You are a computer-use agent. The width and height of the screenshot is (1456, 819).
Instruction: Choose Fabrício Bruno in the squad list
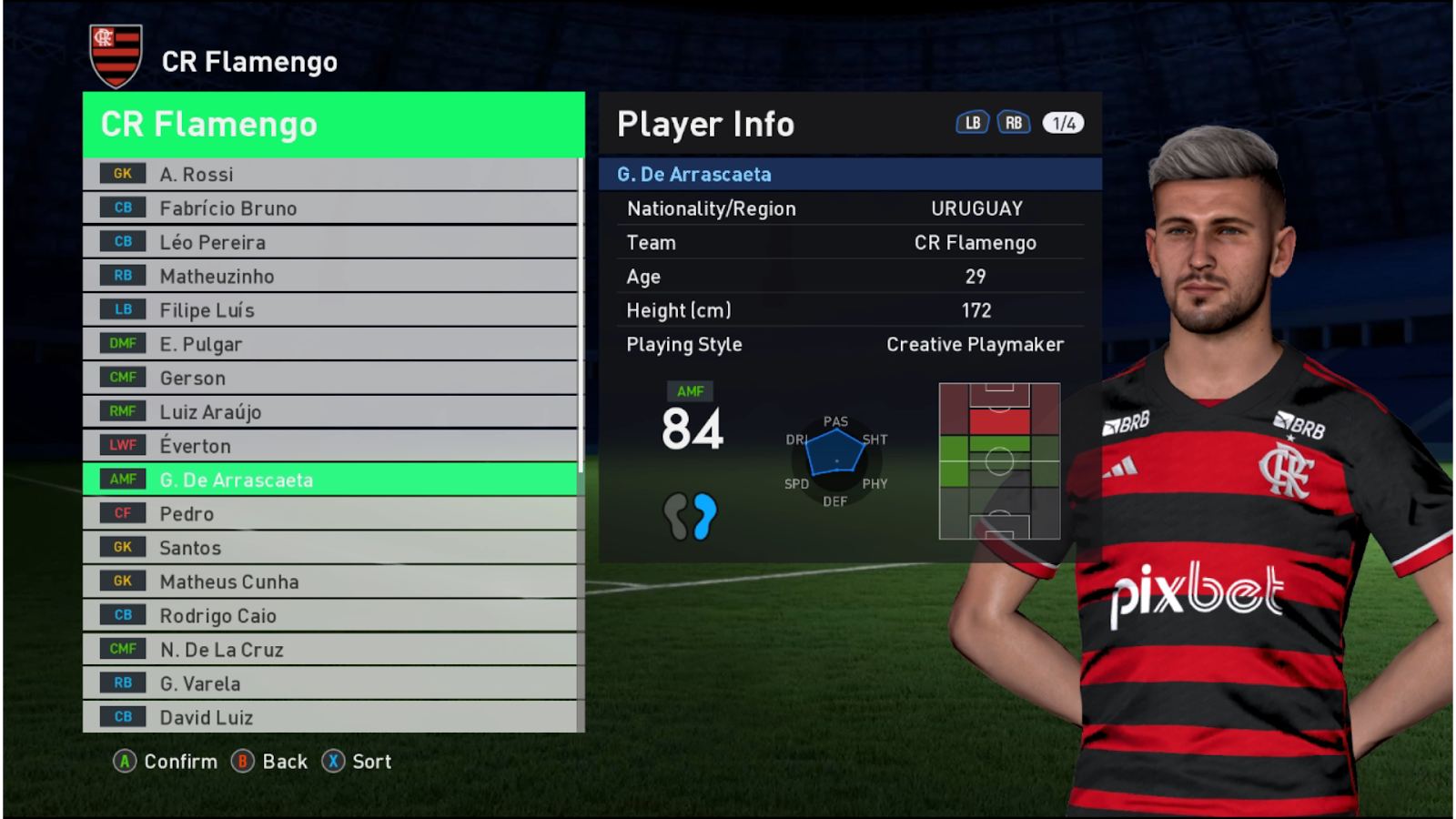pos(329,208)
